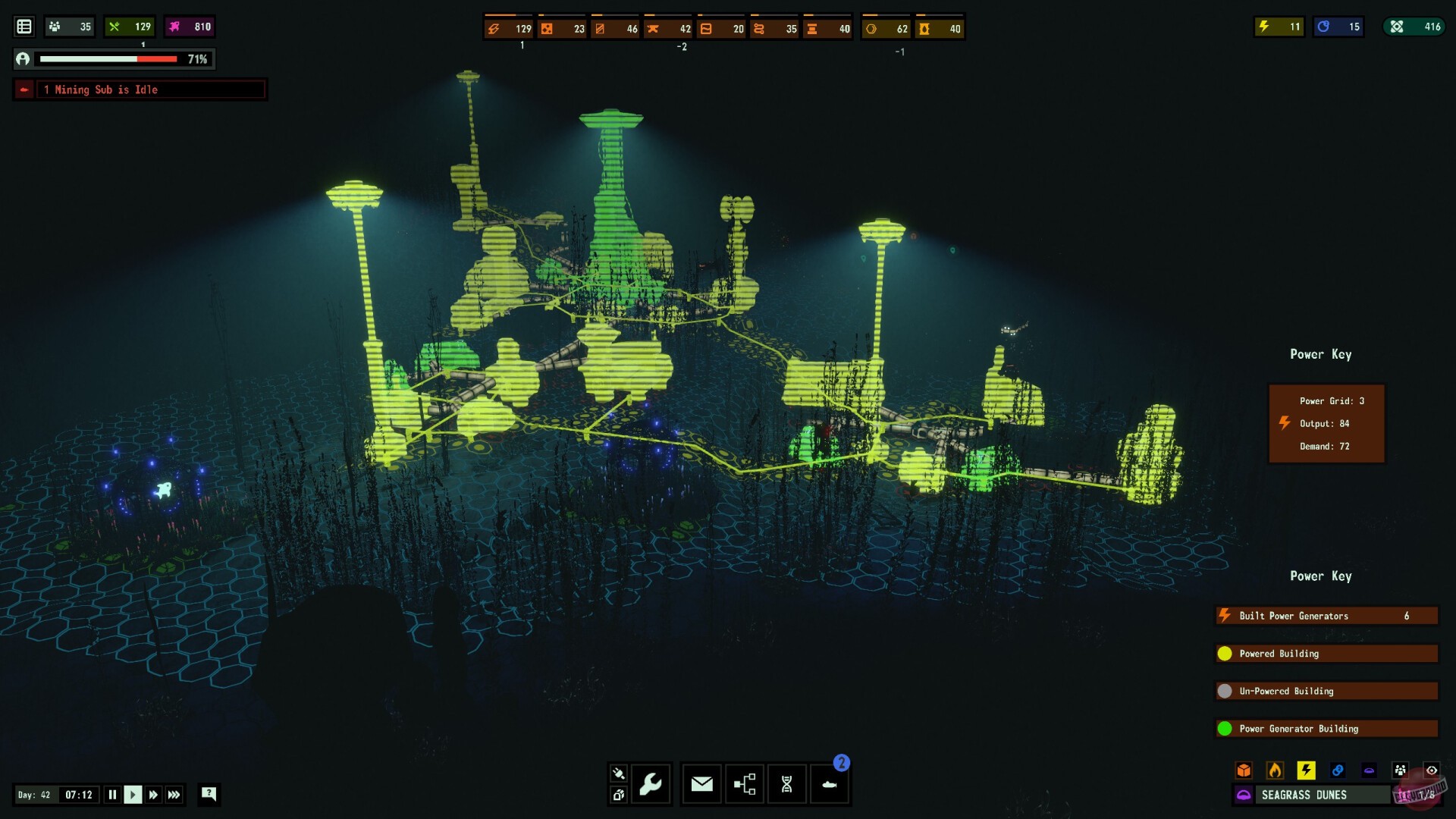Disable the yellow power grid overlay

1306,770
